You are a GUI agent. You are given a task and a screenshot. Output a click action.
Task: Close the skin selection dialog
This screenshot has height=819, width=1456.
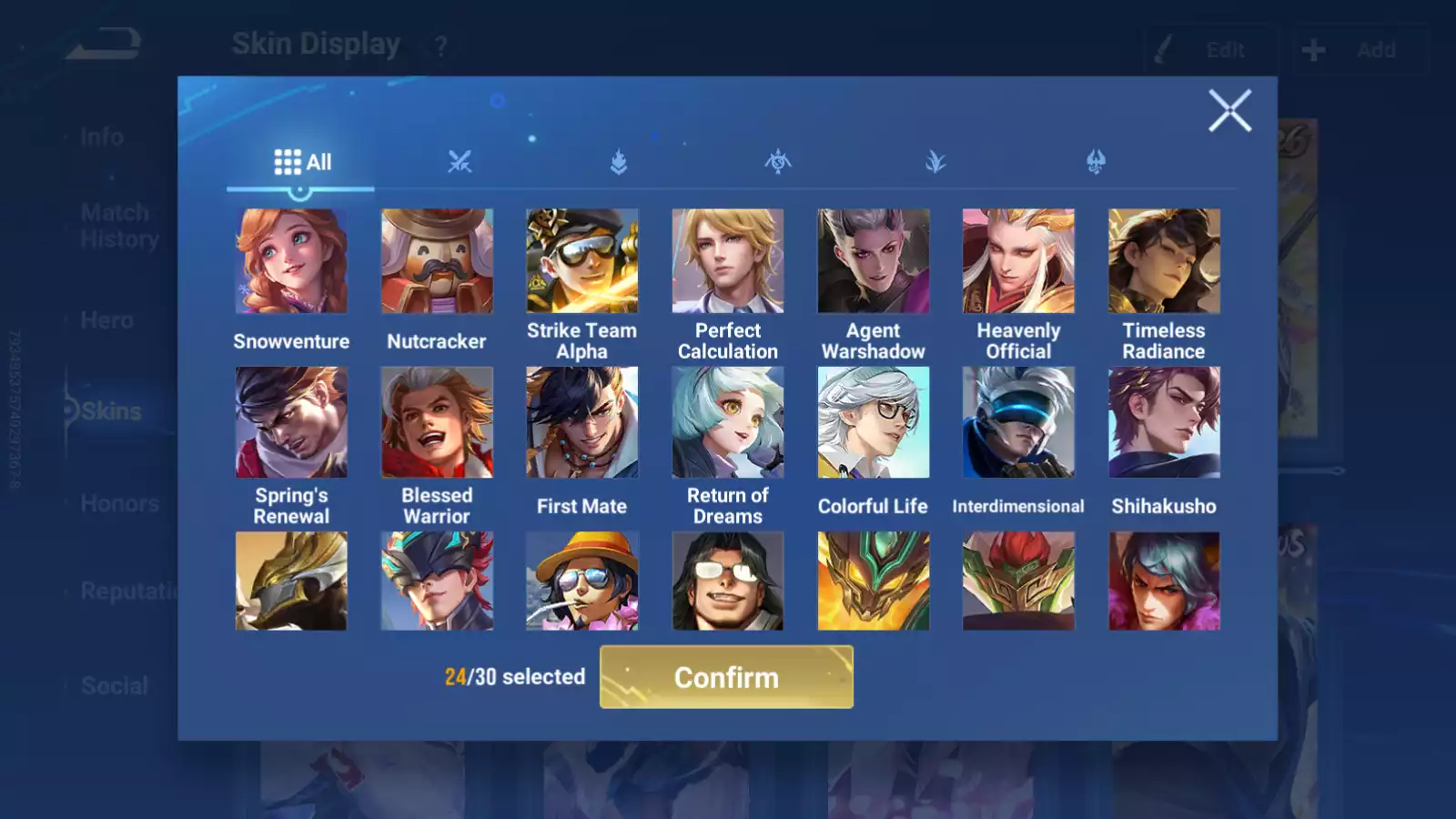point(1229,111)
